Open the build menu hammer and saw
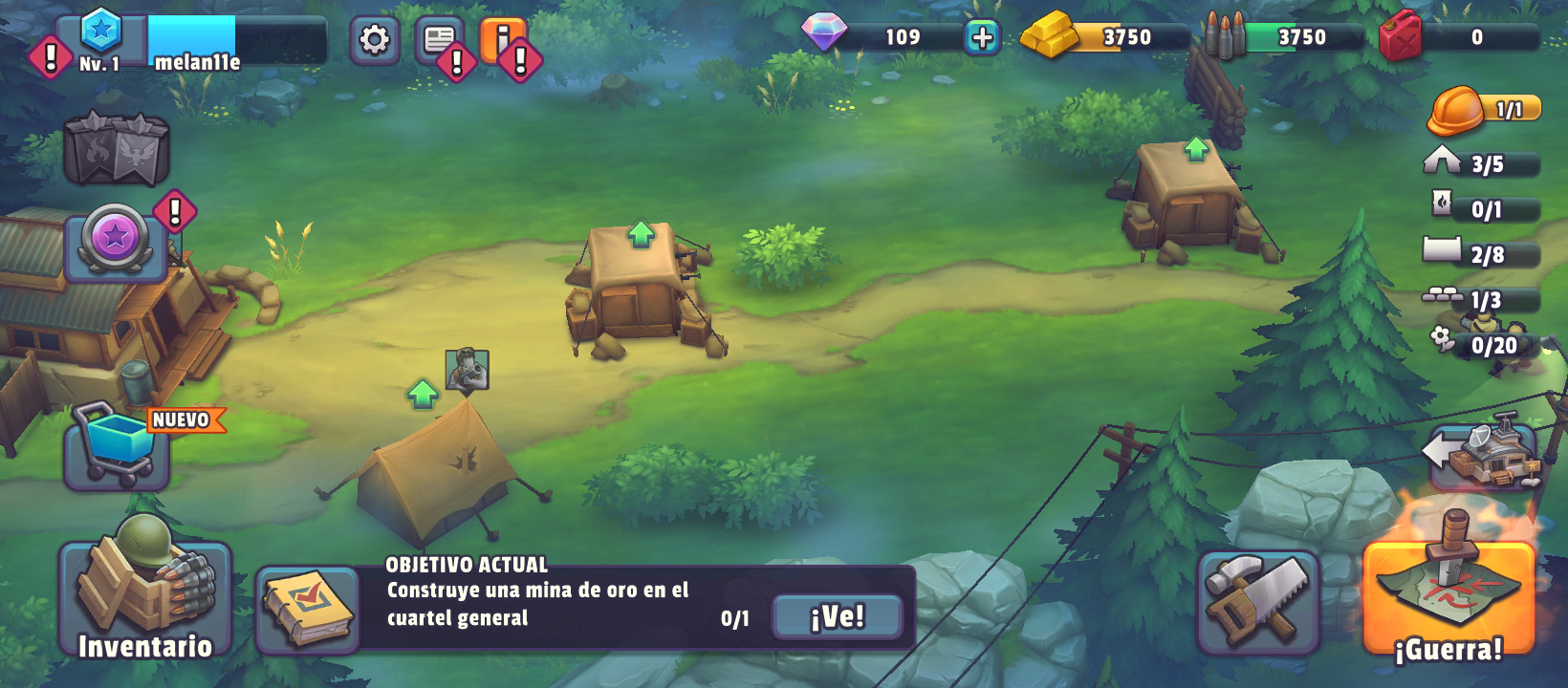The height and width of the screenshot is (688, 1568). 1258,601
